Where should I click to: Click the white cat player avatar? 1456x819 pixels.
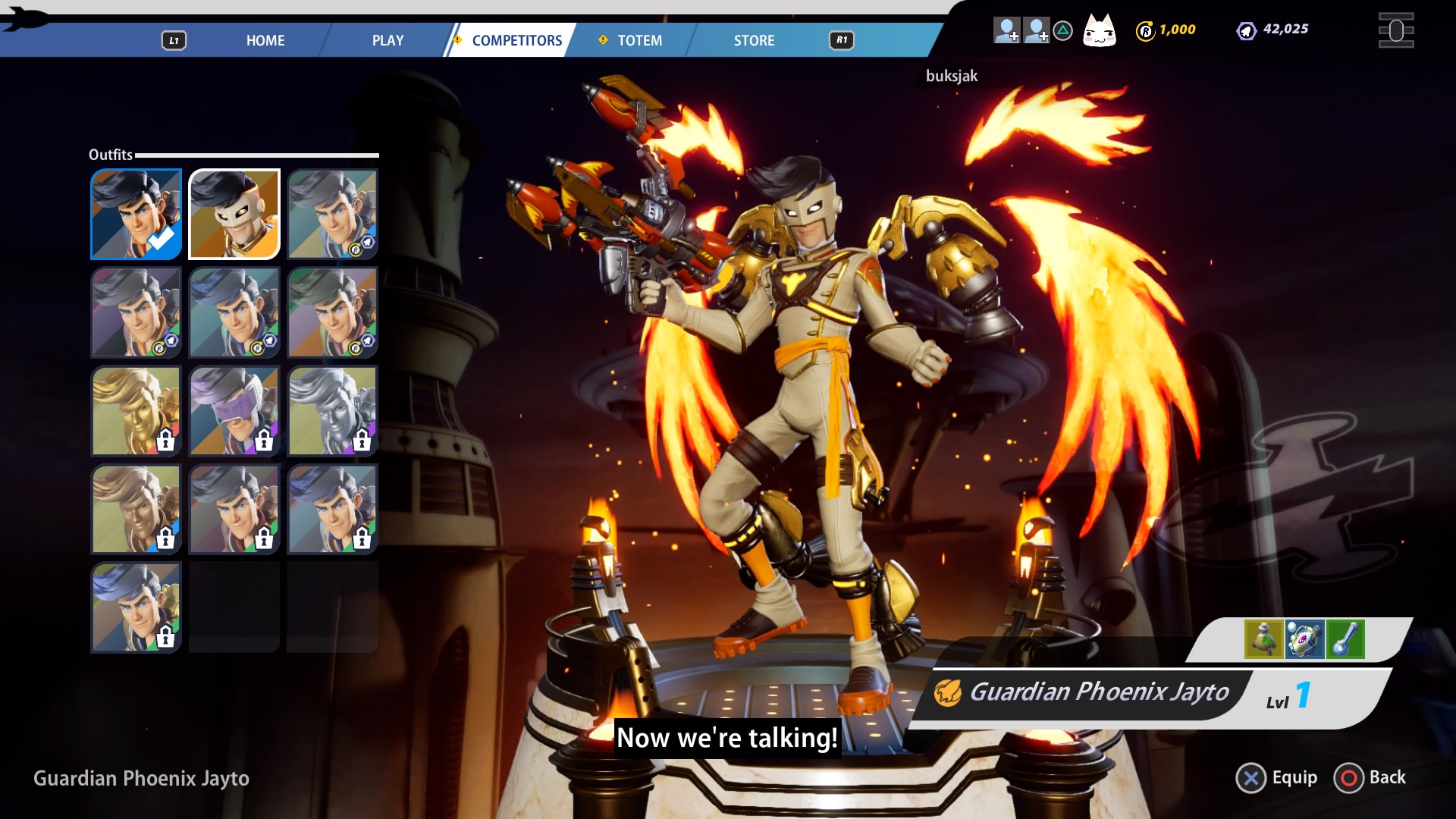point(1099,31)
